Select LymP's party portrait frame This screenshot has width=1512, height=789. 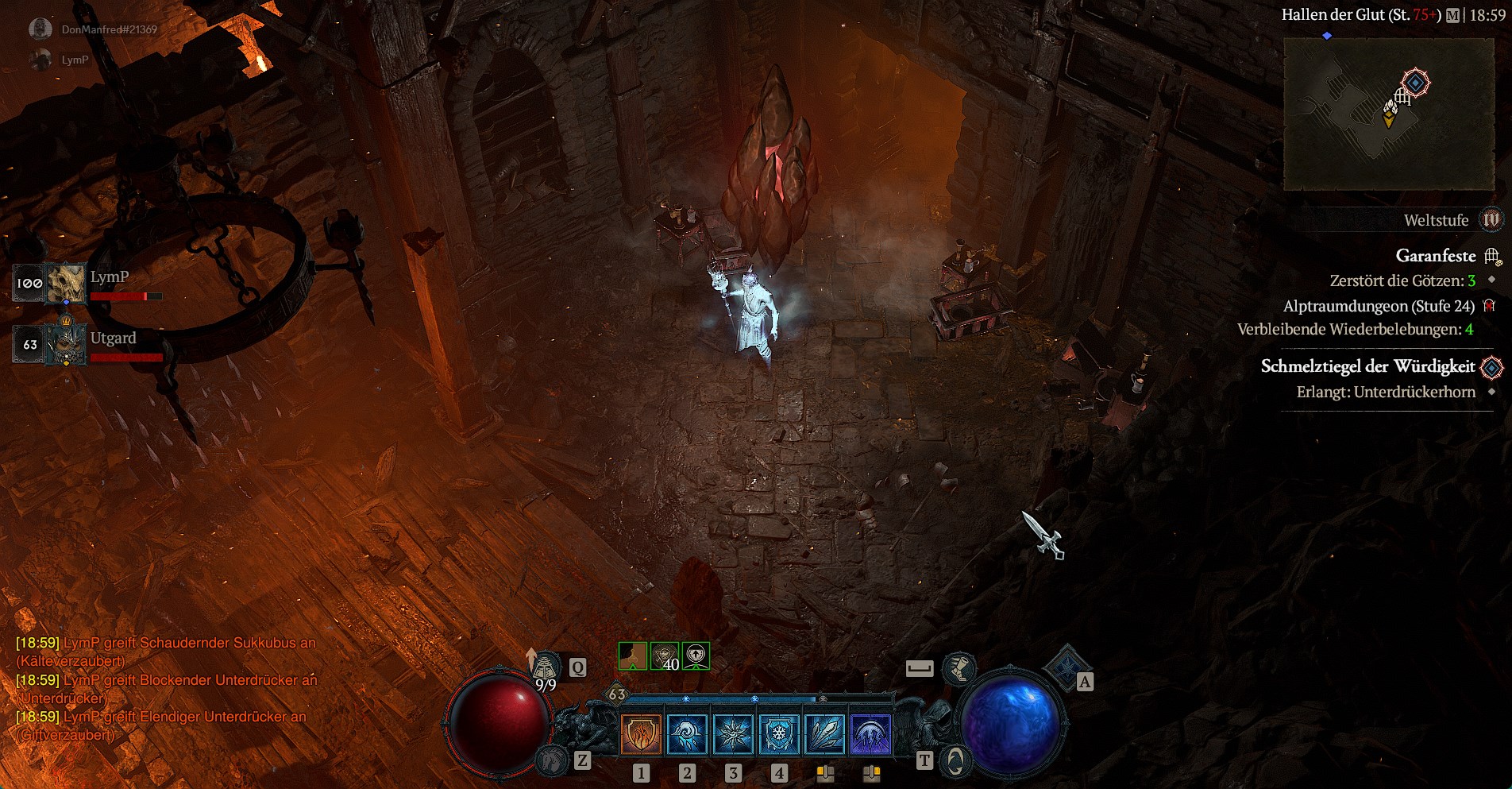65,284
